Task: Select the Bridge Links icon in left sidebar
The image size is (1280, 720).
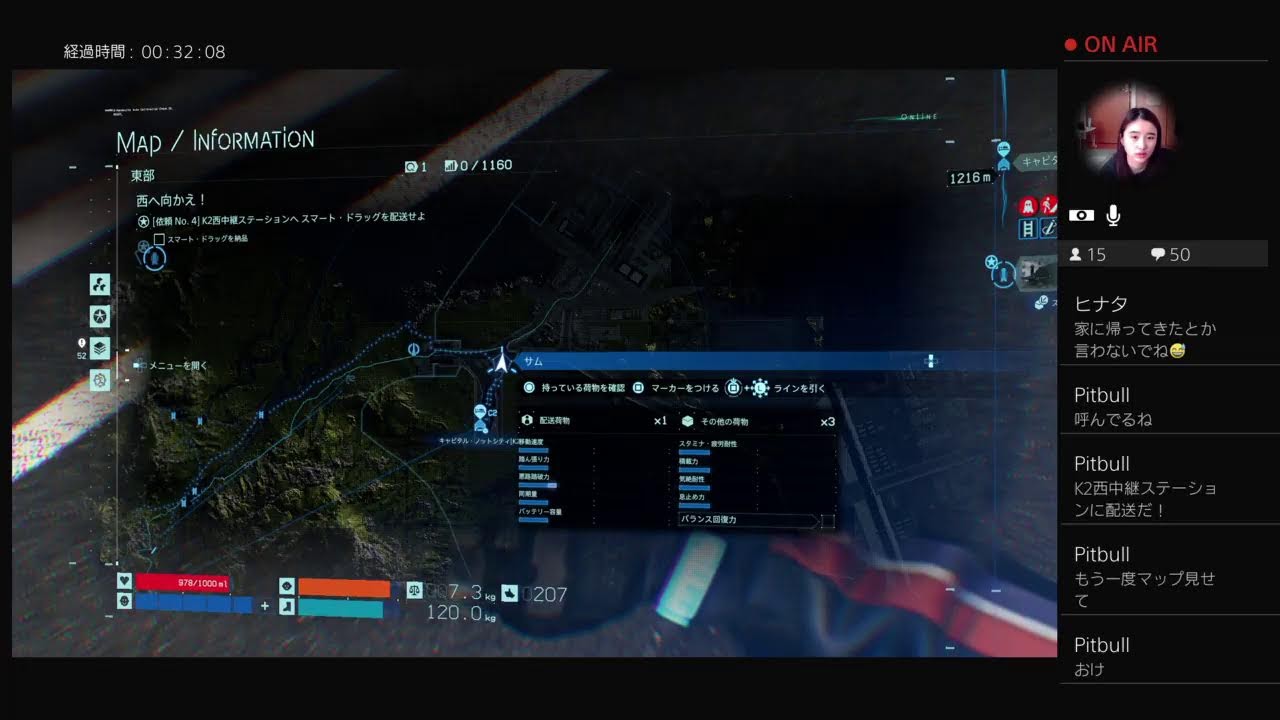Action: click(x=100, y=285)
